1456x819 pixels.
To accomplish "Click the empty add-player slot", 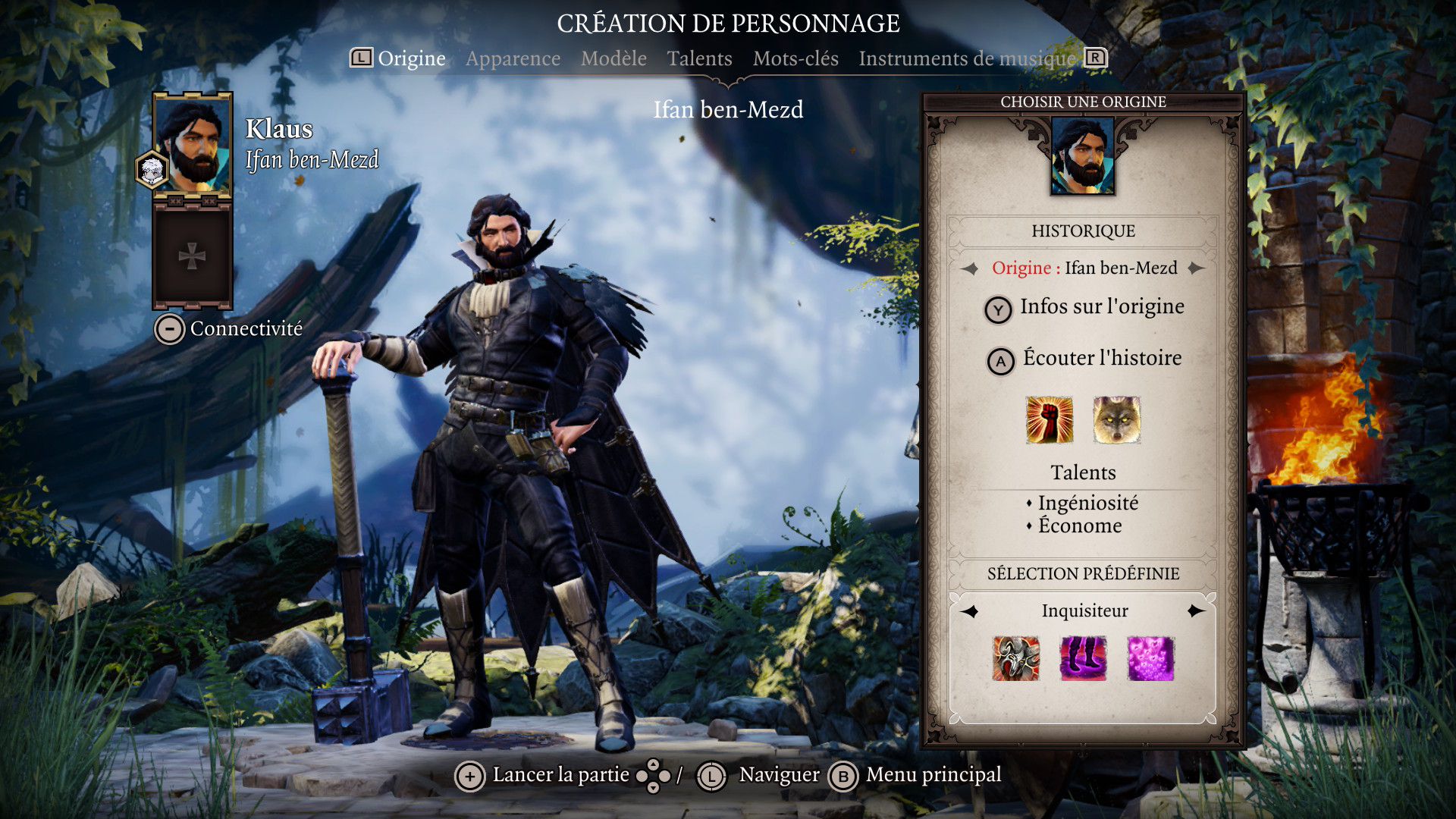I will tap(192, 256).
